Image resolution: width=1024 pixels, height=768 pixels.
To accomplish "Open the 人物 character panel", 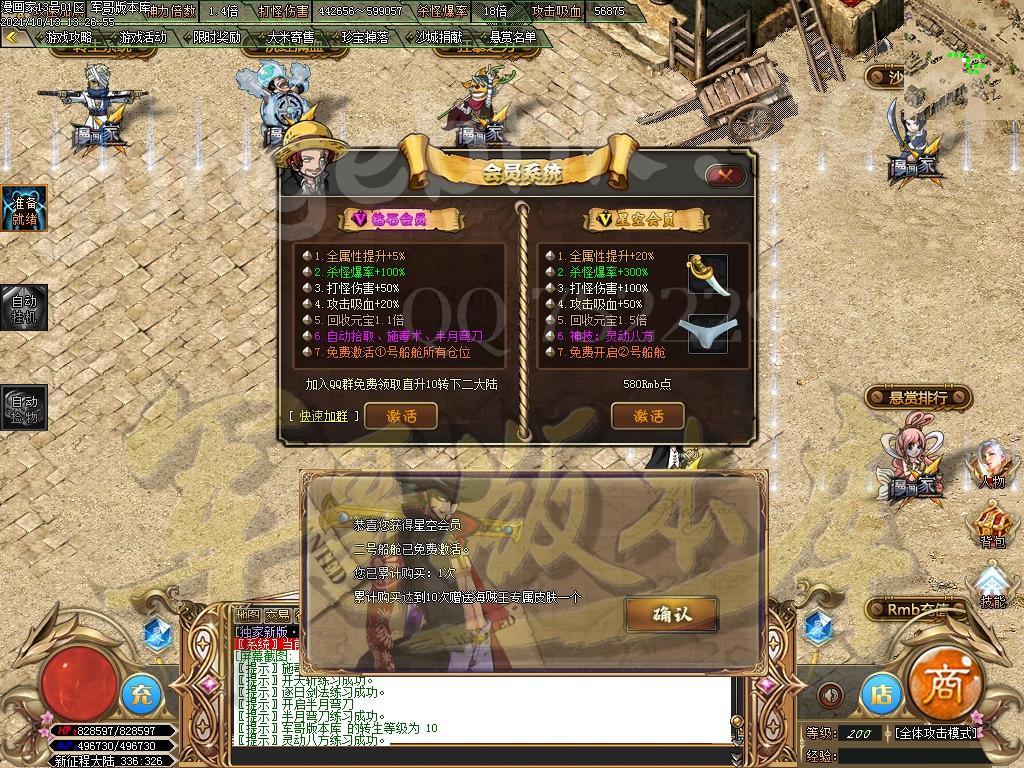I will tap(991, 465).
